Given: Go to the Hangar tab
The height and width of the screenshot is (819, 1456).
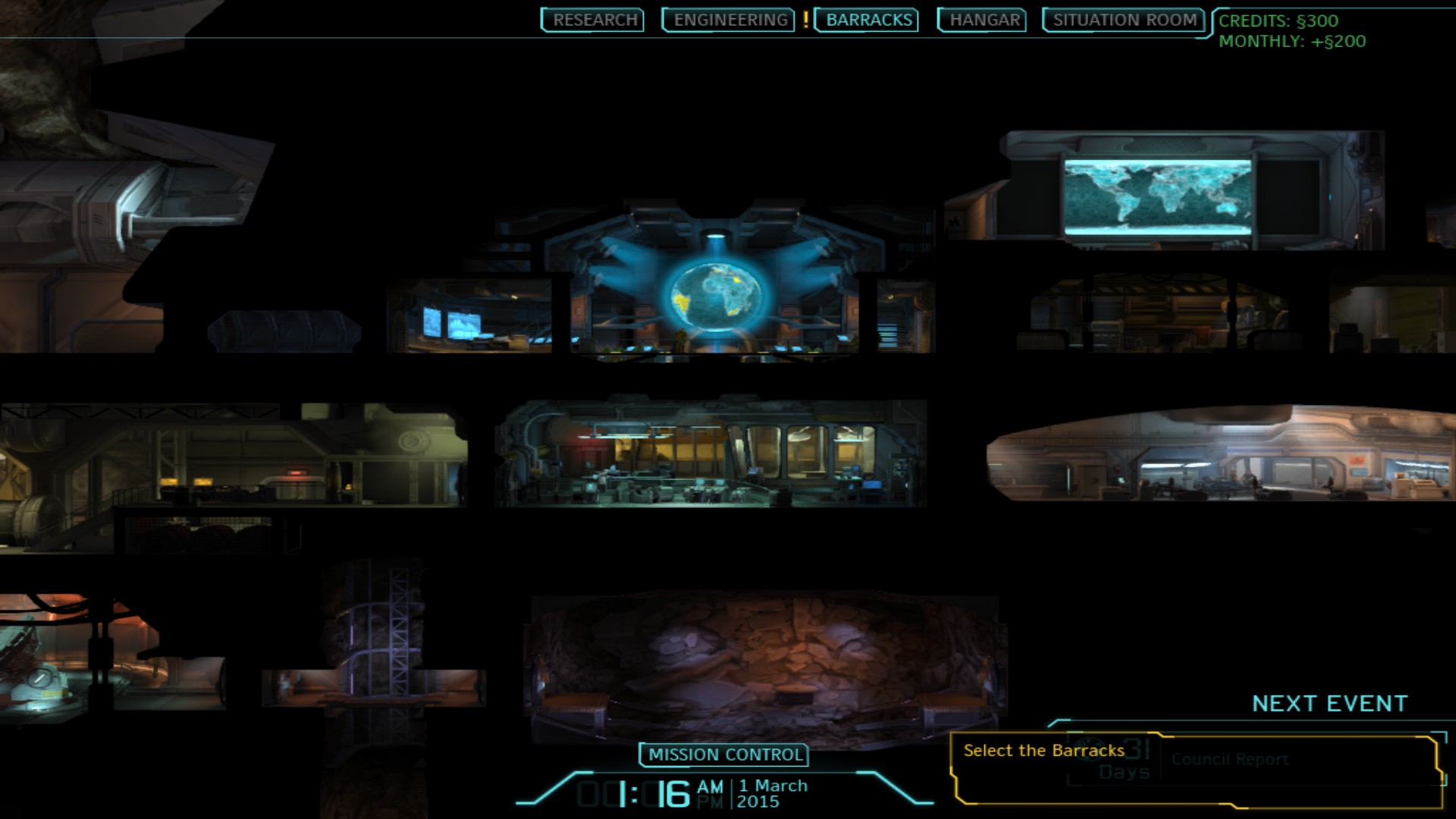Looking at the screenshot, I should pos(984,20).
